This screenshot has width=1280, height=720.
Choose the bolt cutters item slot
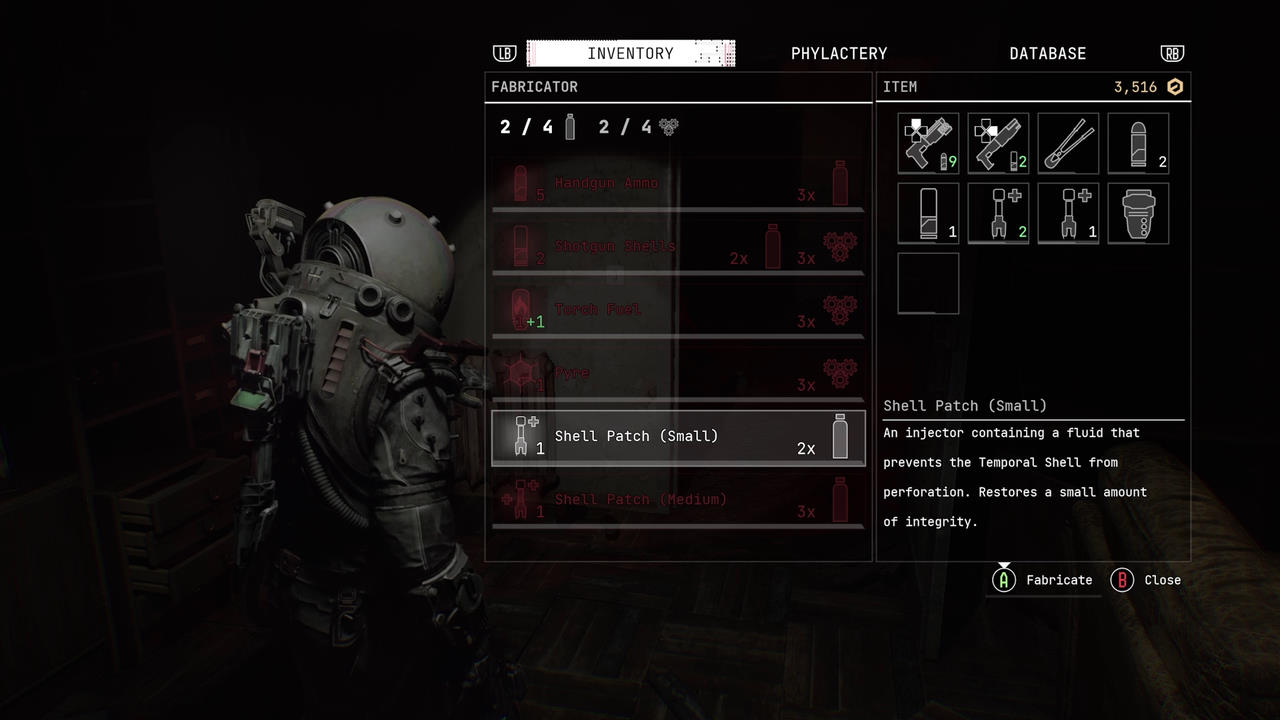[x=1068, y=143]
